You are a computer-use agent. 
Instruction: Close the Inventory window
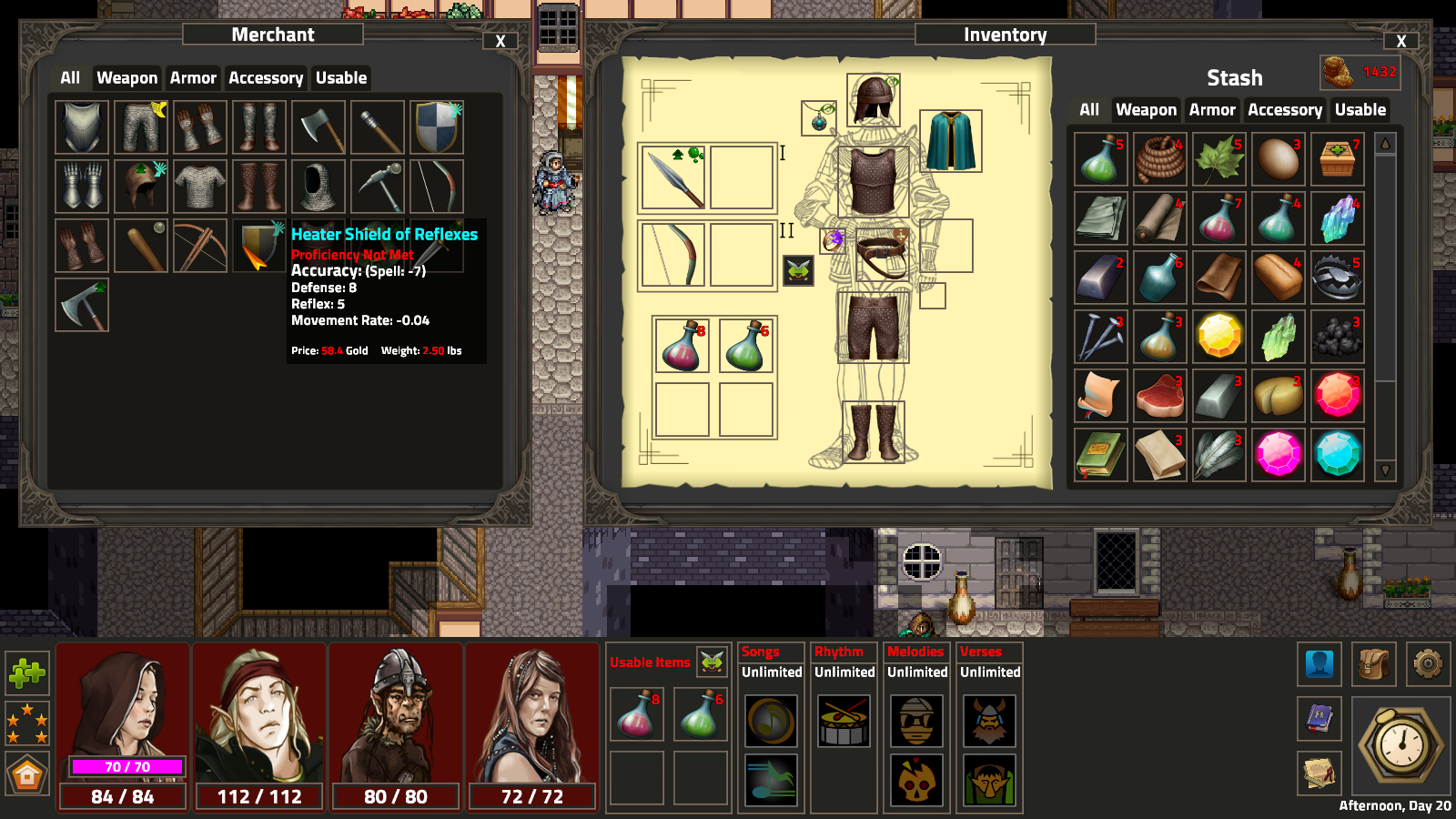1401,41
